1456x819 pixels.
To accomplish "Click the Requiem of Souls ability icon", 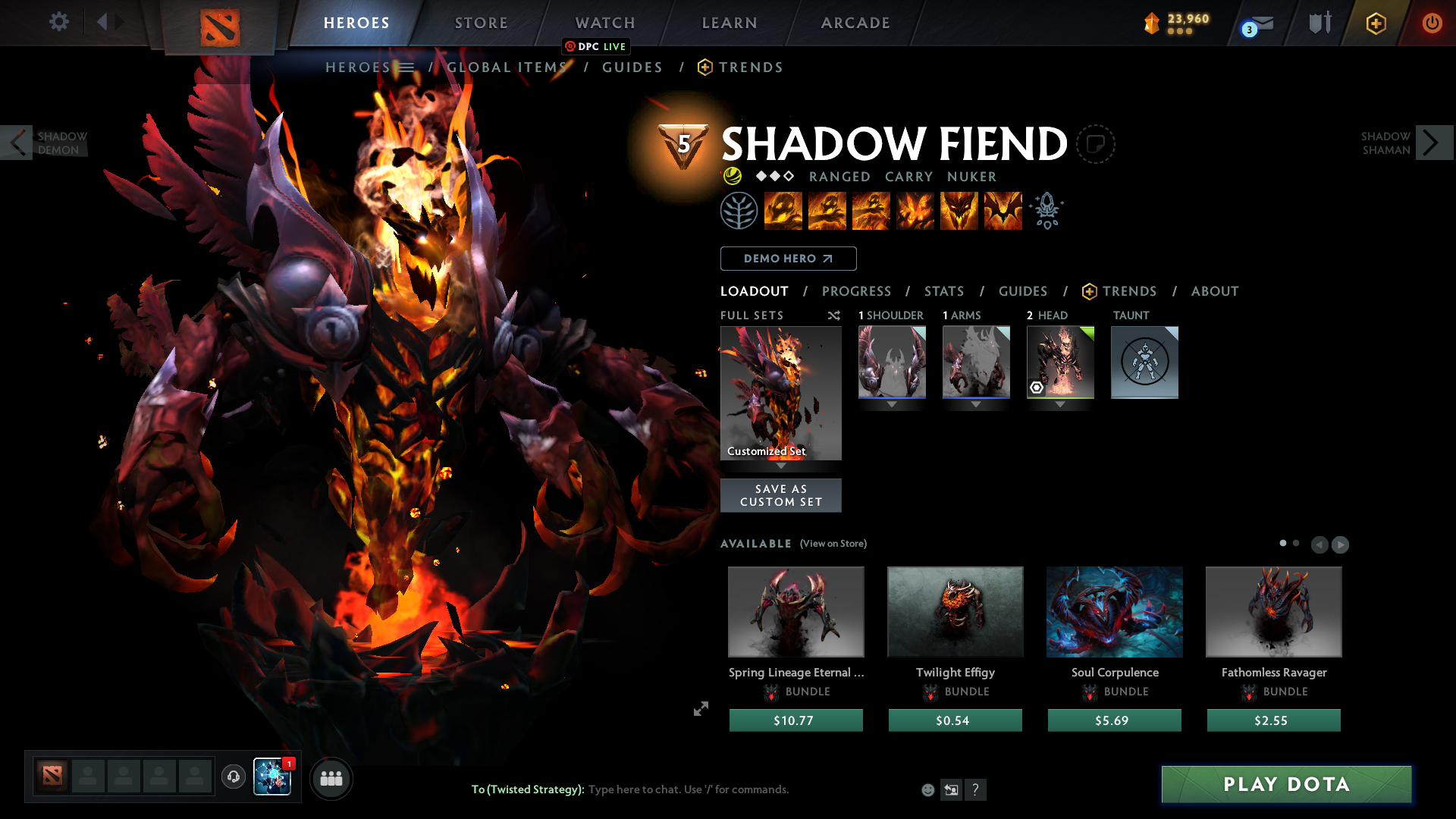I will [x=1003, y=211].
